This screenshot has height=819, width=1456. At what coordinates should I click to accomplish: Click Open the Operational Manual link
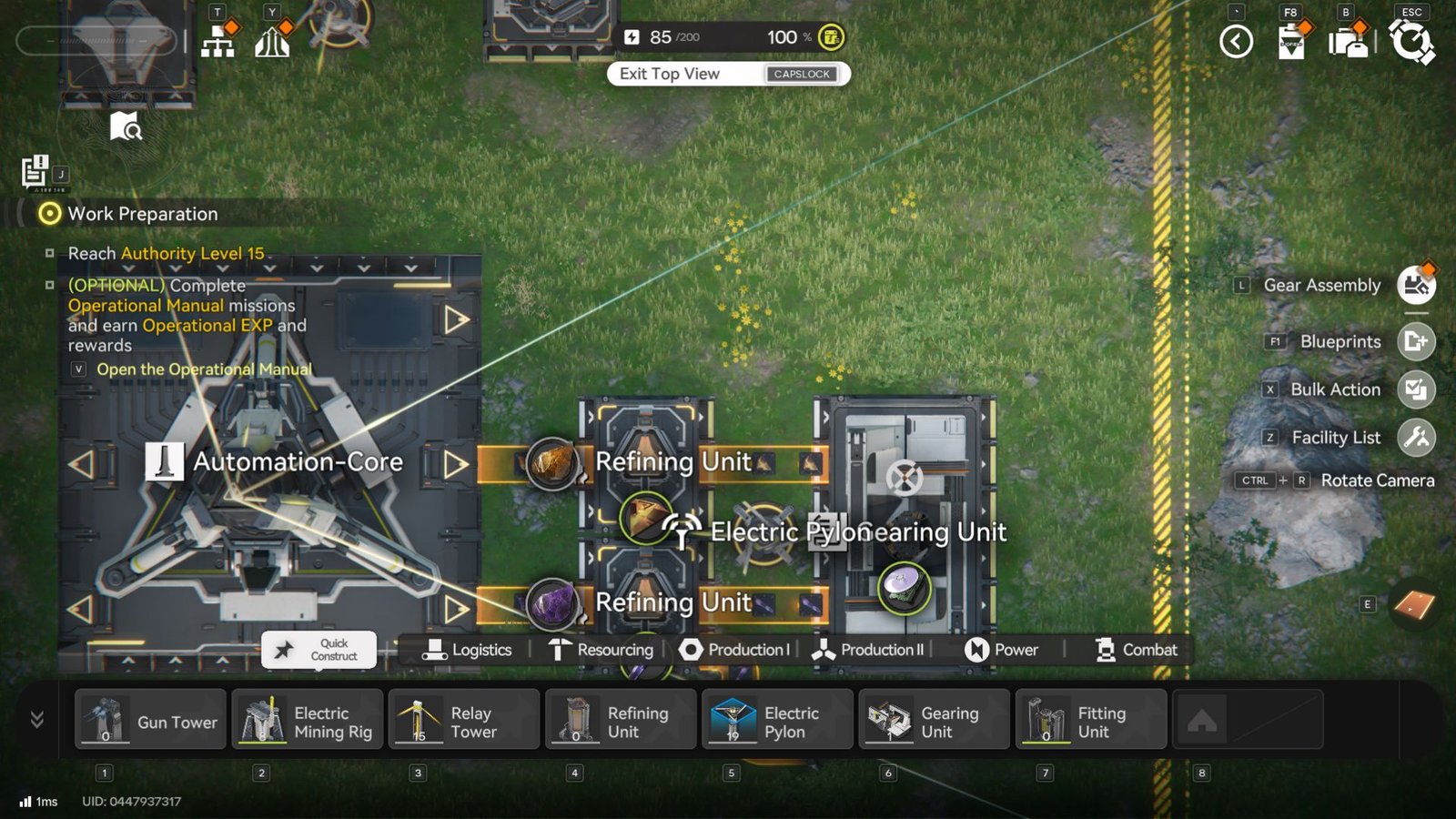(x=205, y=369)
